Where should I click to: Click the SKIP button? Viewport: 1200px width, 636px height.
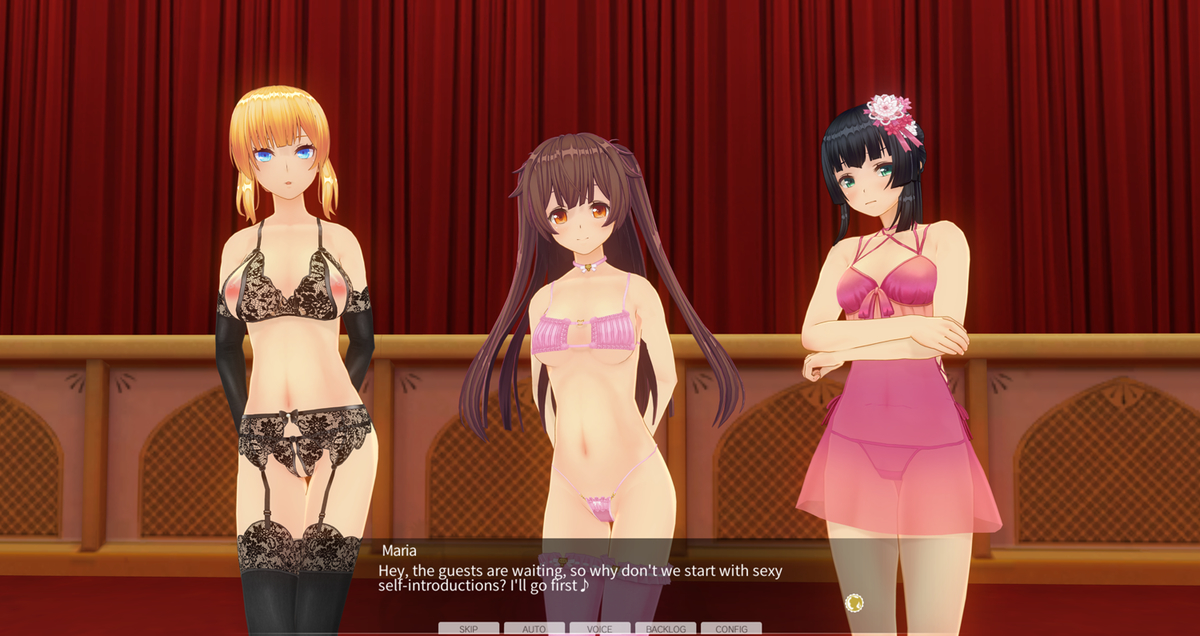click(x=468, y=629)
